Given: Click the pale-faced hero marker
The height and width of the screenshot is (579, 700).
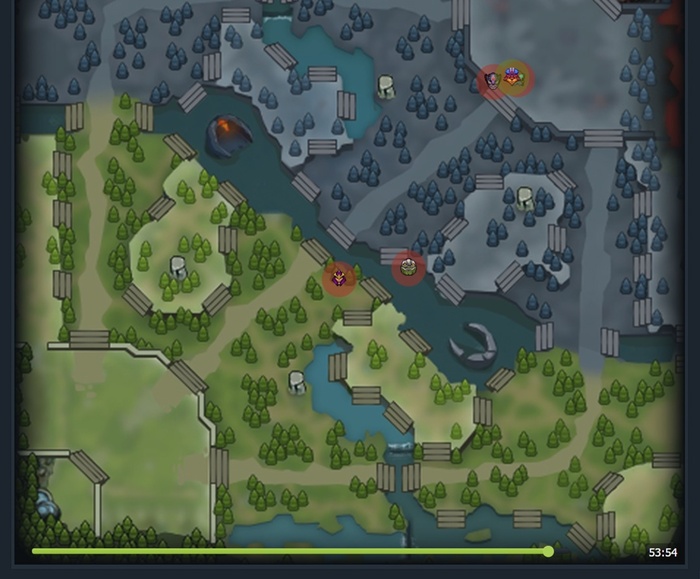Looking at the screenshot, I should pyautogui.click(x=491, y=80).
